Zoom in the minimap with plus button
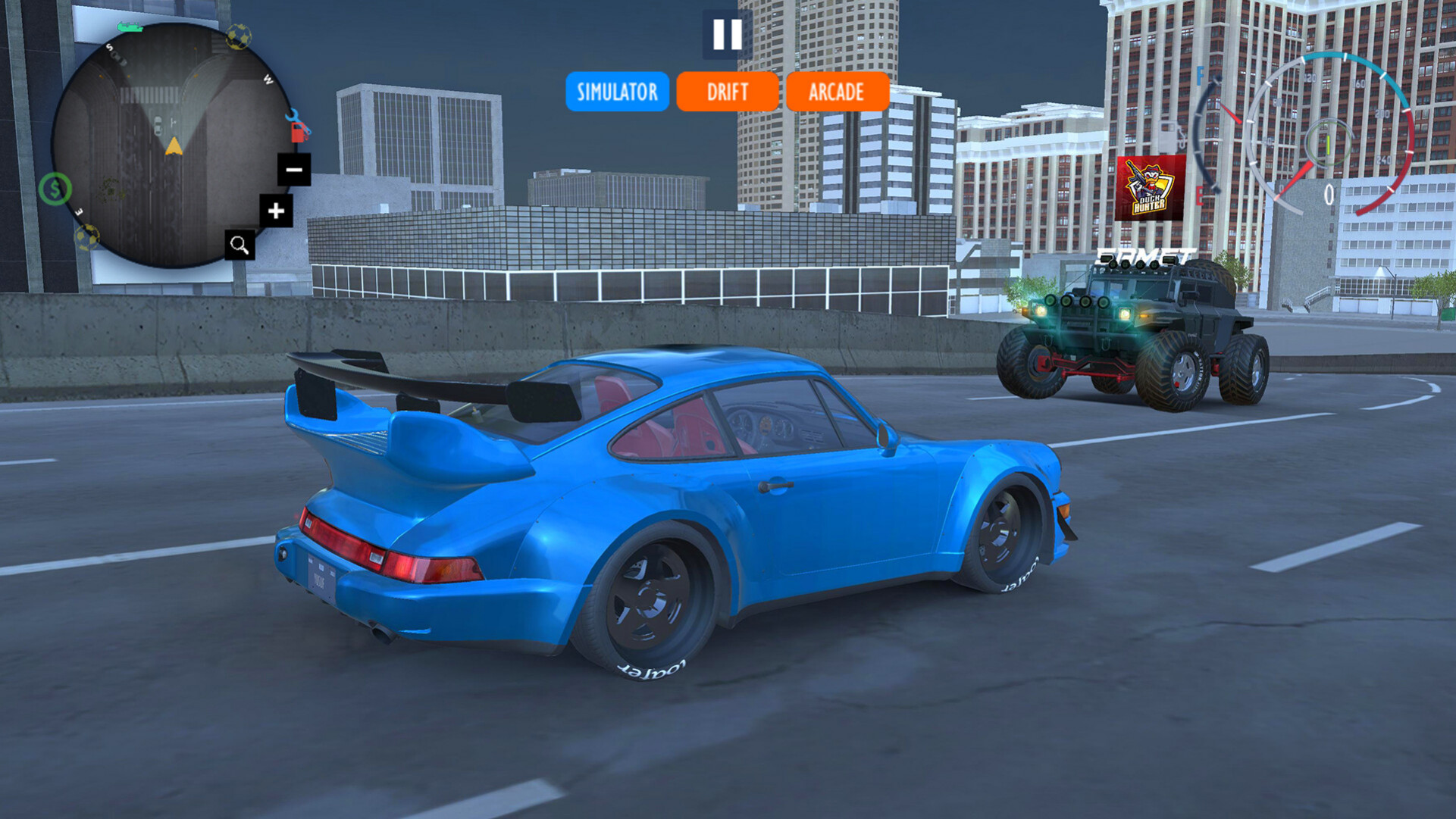This screenshot has width=1456, height=819. point(276,211)
